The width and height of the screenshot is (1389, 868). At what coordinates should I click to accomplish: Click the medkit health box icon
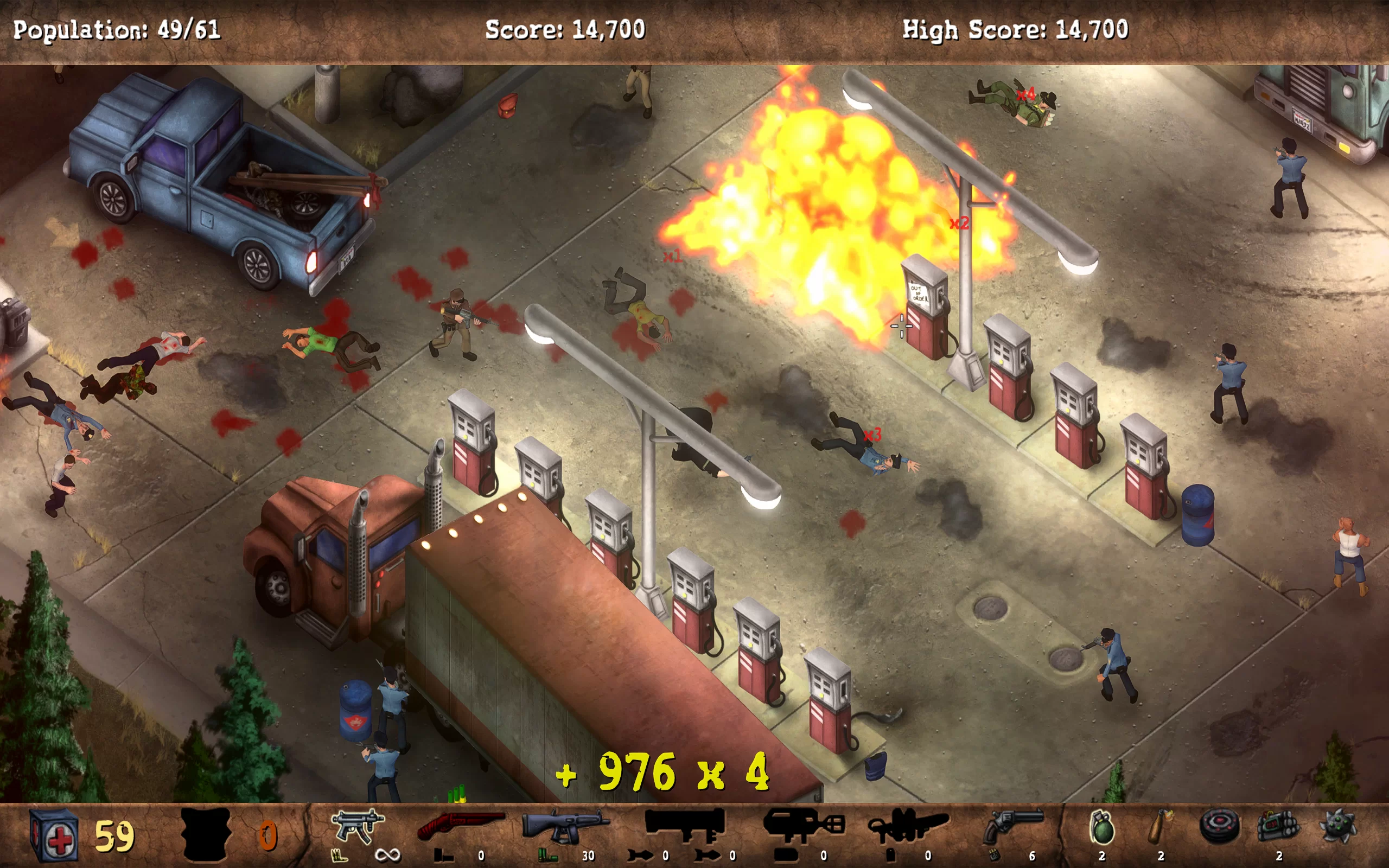pos(54,835)
